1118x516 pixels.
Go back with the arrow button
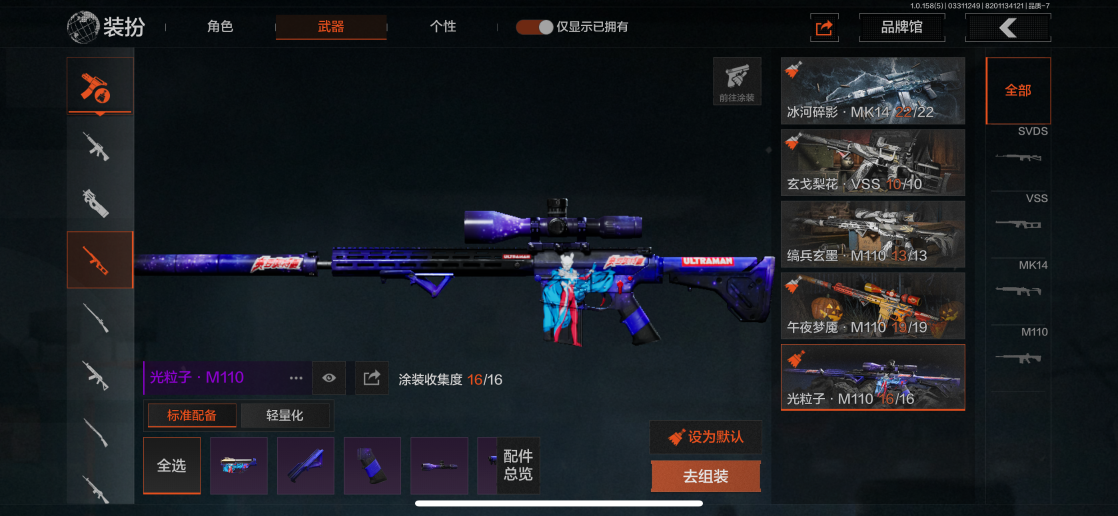coord(1007,28)
